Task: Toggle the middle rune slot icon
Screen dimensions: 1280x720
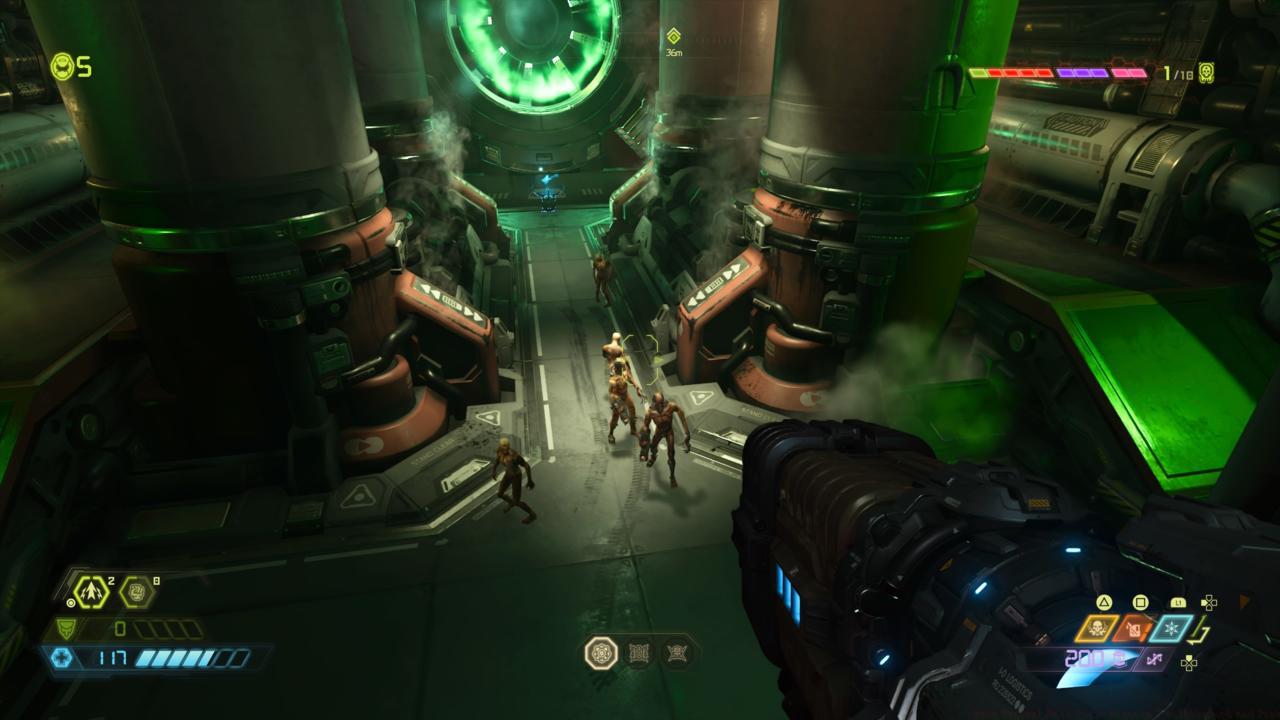Action: click(x=638, y=651)
